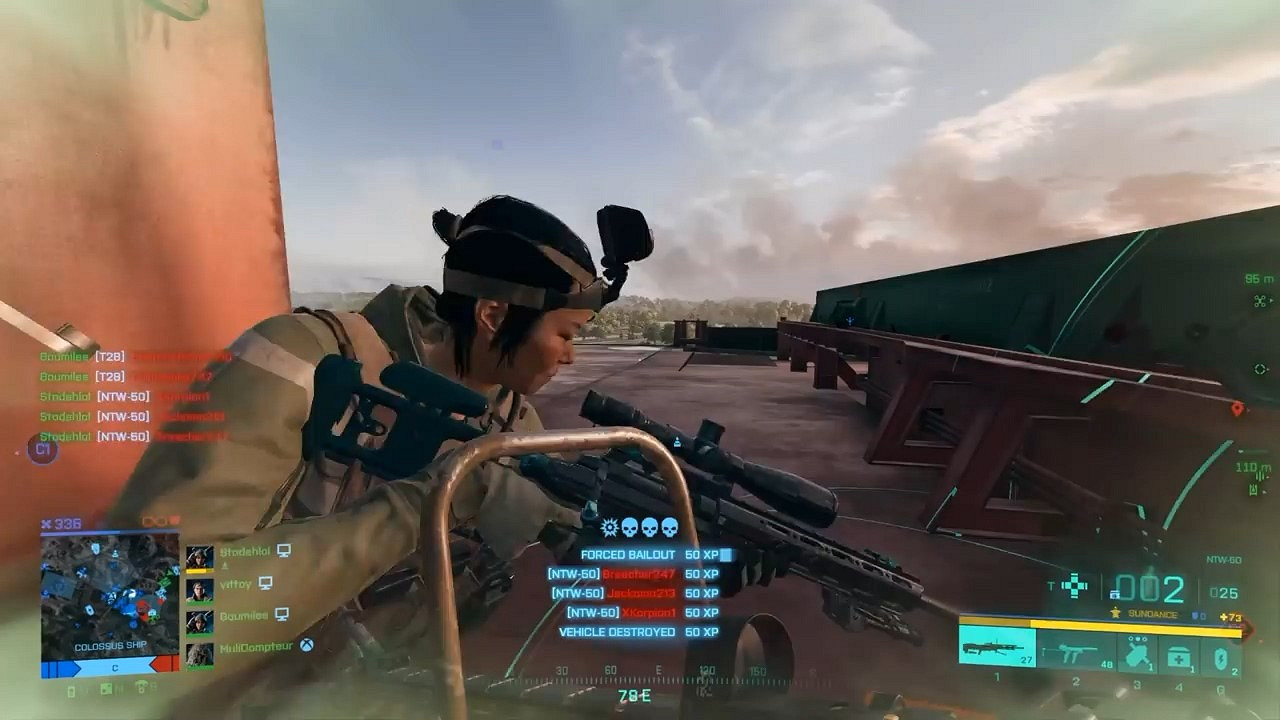Click the parachute icon under the minimap
Image resolution: width=1280 pixels, height=720 pixels.
pyautogui.click(x=142, y=688)
